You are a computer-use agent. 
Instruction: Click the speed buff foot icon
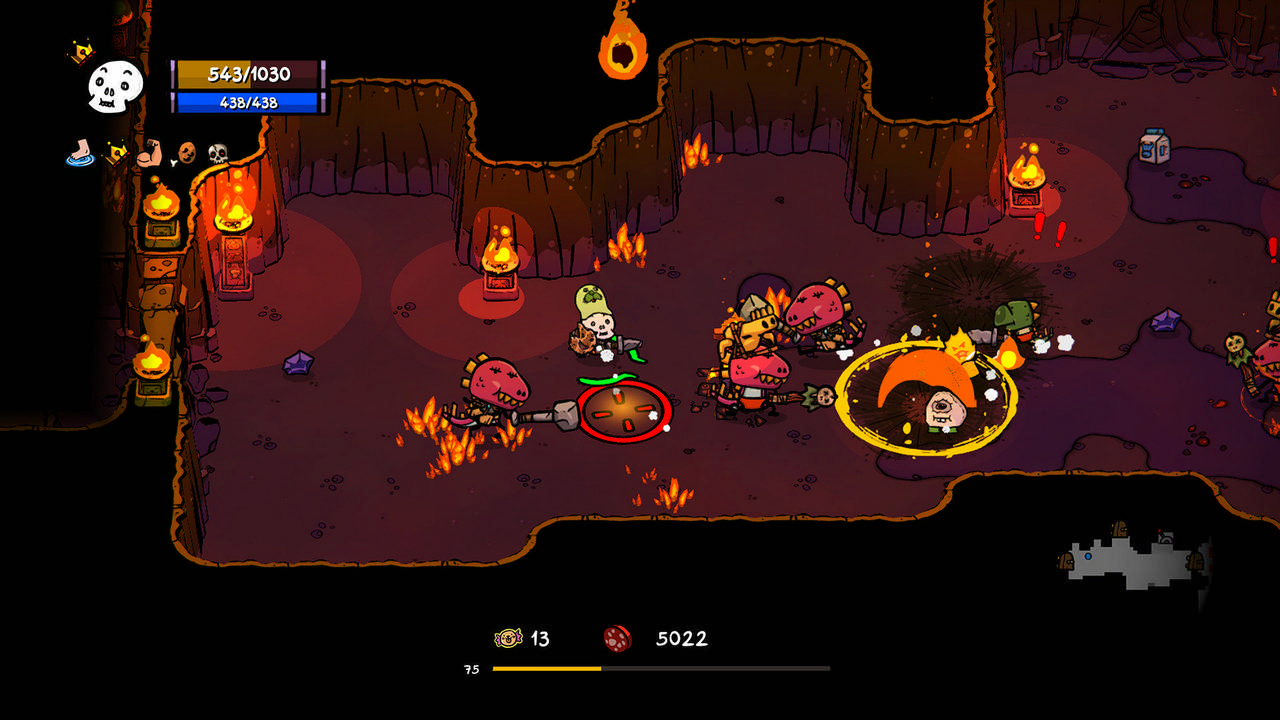78,153
